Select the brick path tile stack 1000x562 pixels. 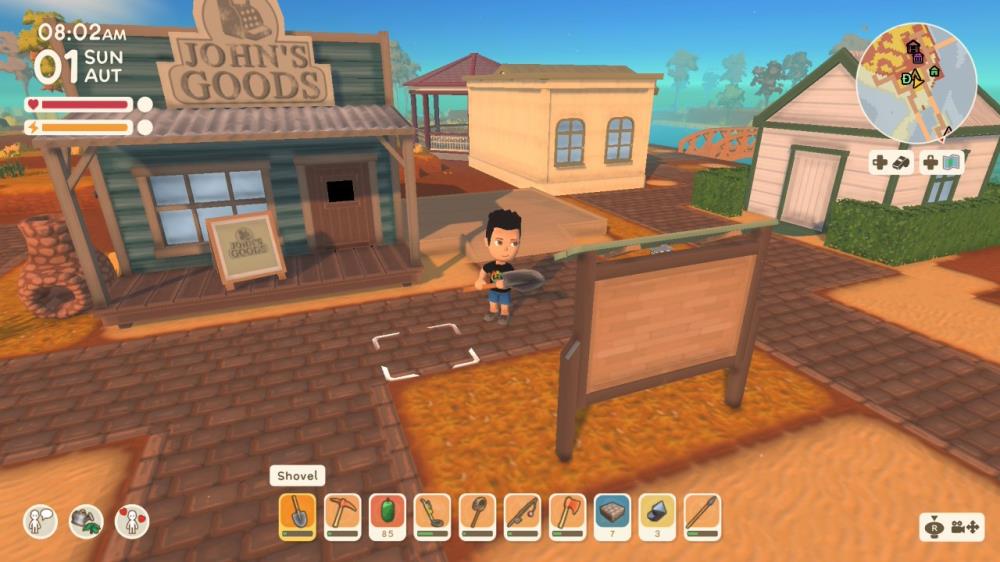pos(612,515)
